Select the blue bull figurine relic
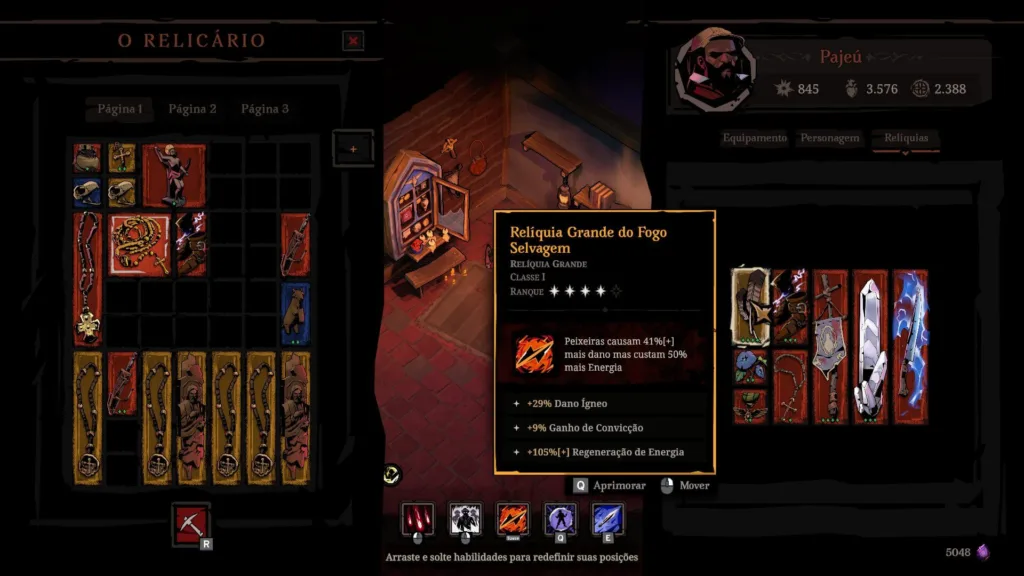The image size is (1024, 576). (x=295, y=313)
